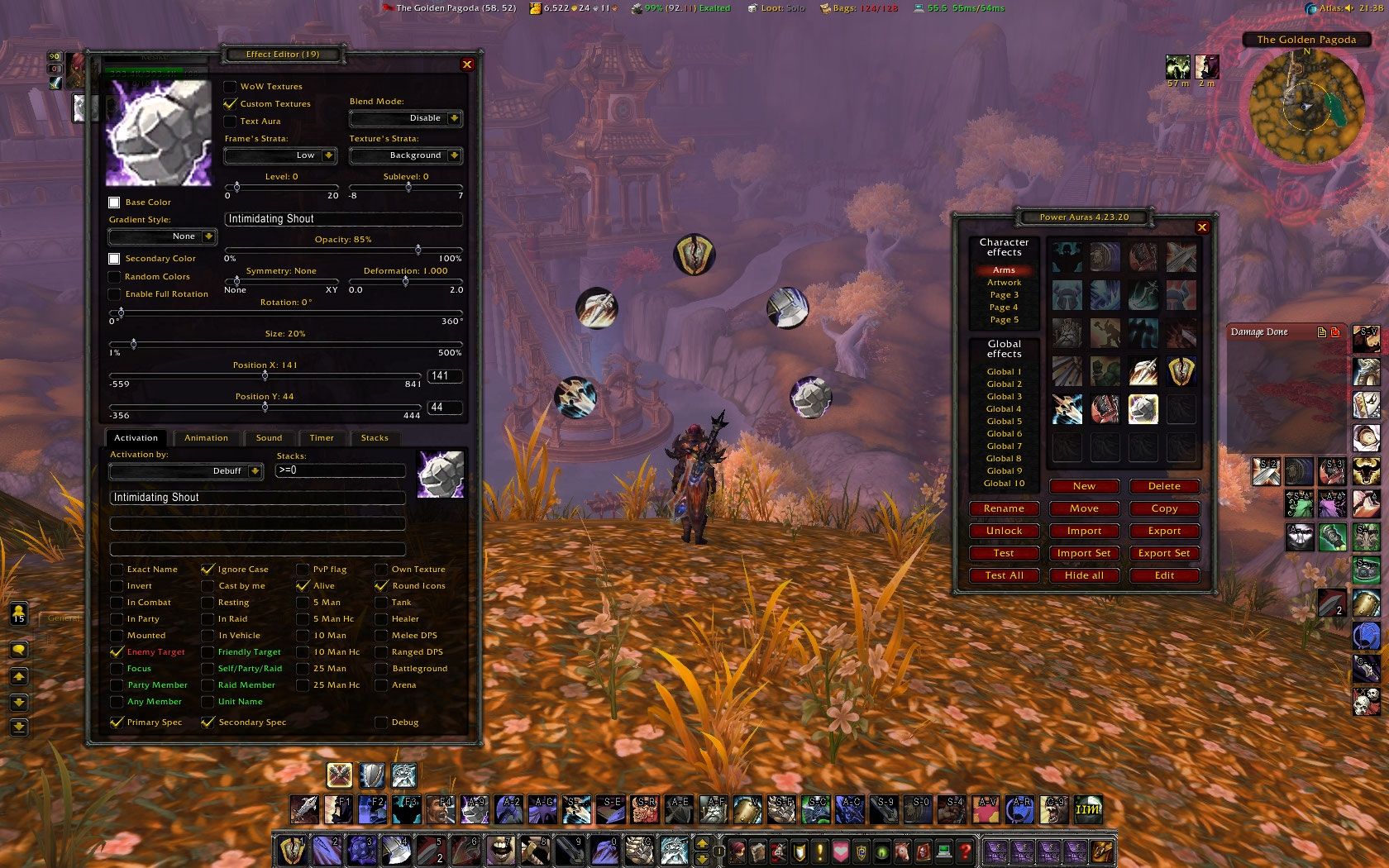Switch to the Sound tab
The height and width of the screenshot is (868, 1389).
pyautogui.click(x=268, y=437)
